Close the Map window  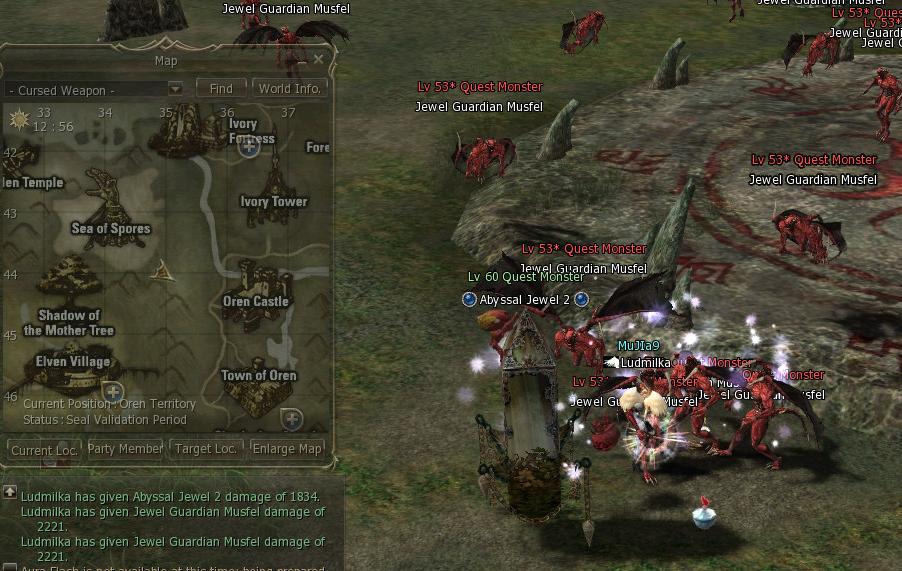(x=319, y=59)
